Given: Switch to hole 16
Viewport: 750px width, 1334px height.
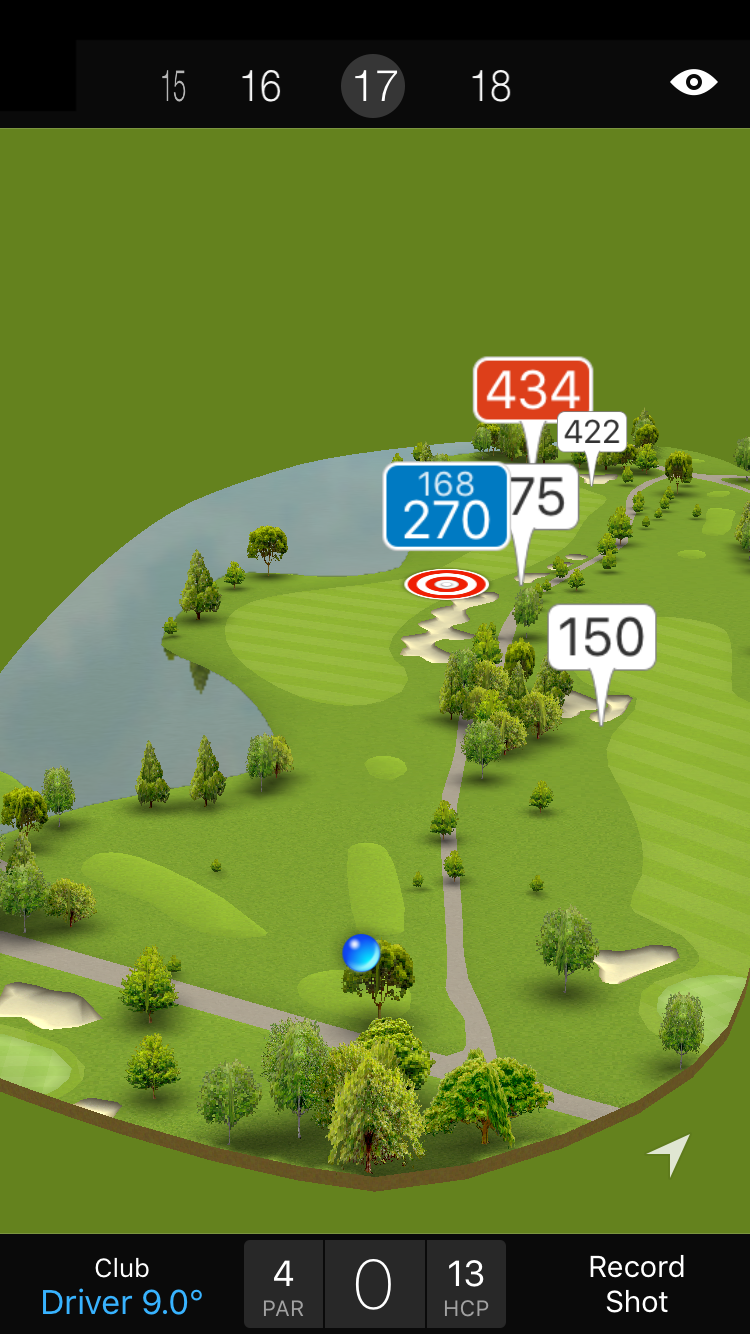Looking at the screenshot, I should coord(261,87).
